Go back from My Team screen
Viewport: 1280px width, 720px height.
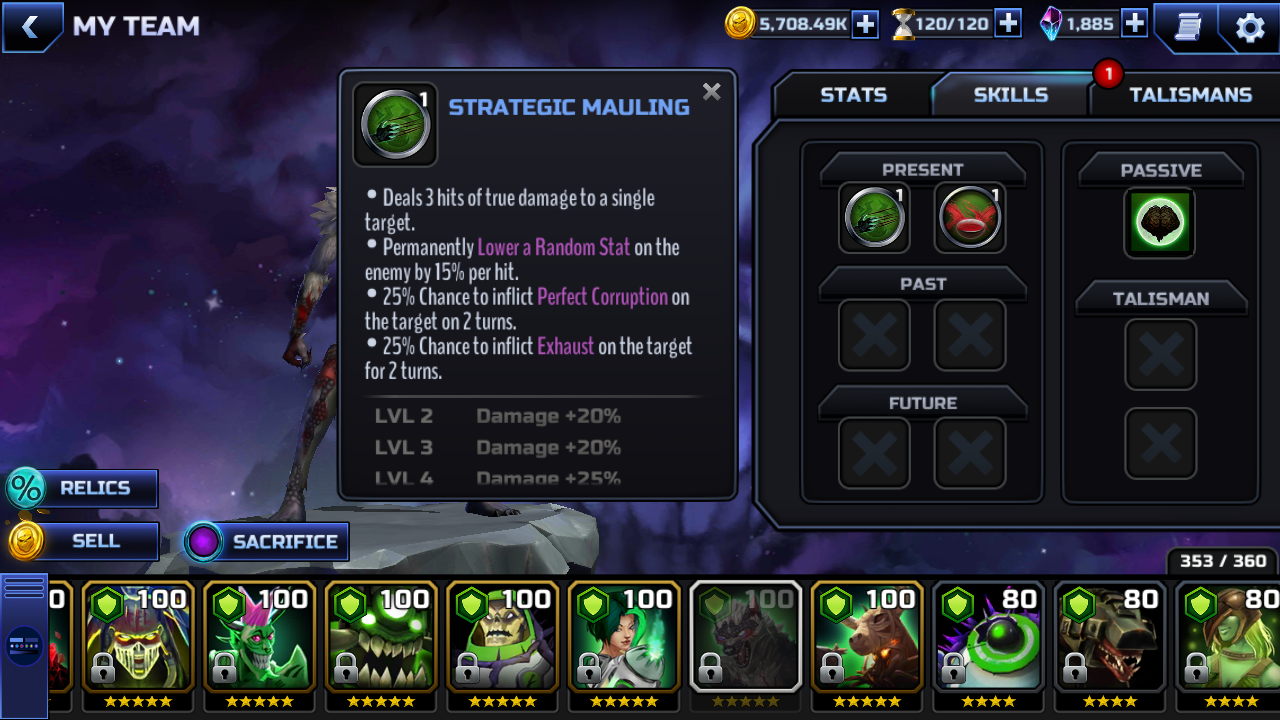click(x=31, y=27)
